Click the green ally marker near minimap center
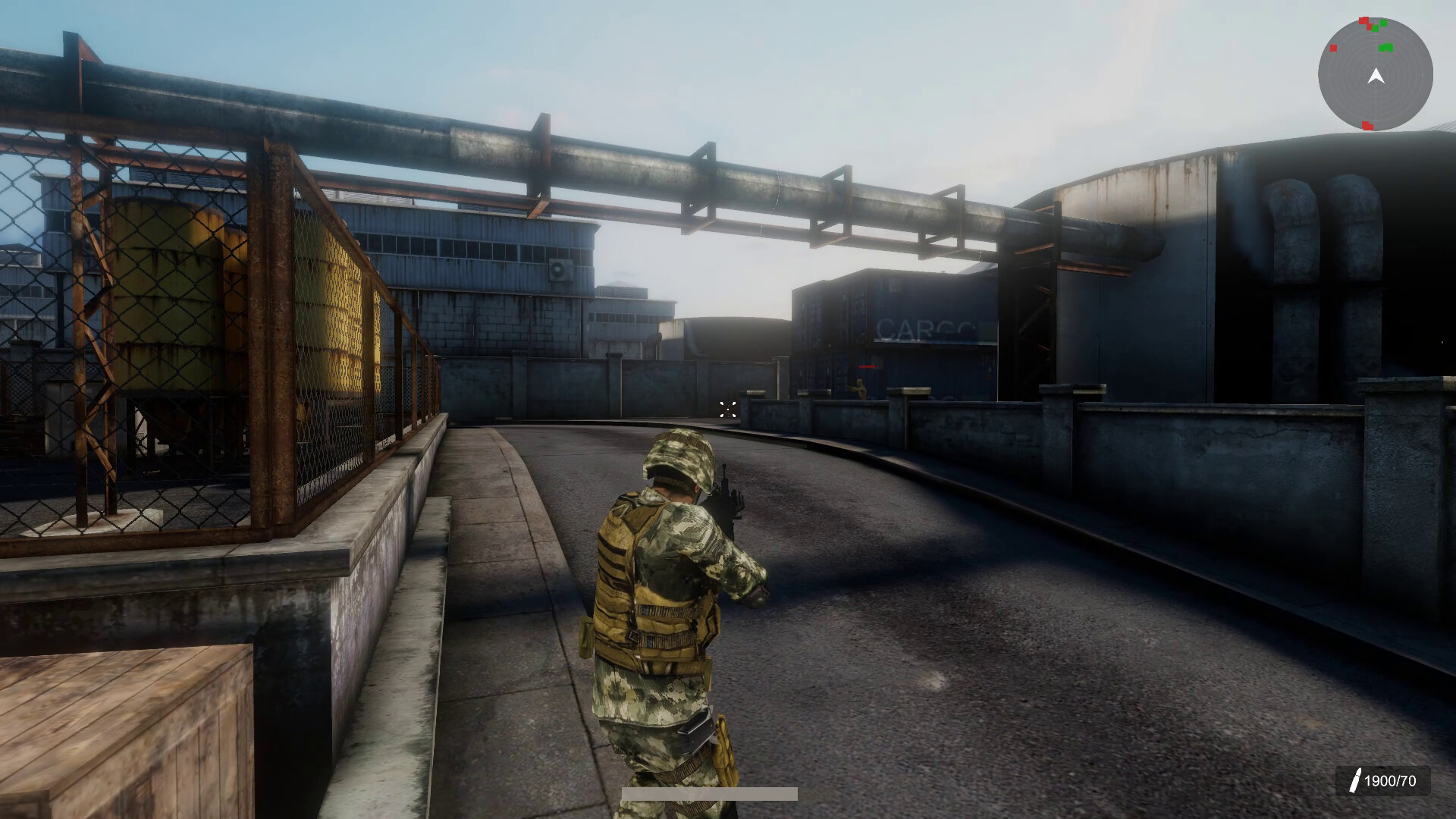The image size is (1456, 819). tap(1386, 47)
